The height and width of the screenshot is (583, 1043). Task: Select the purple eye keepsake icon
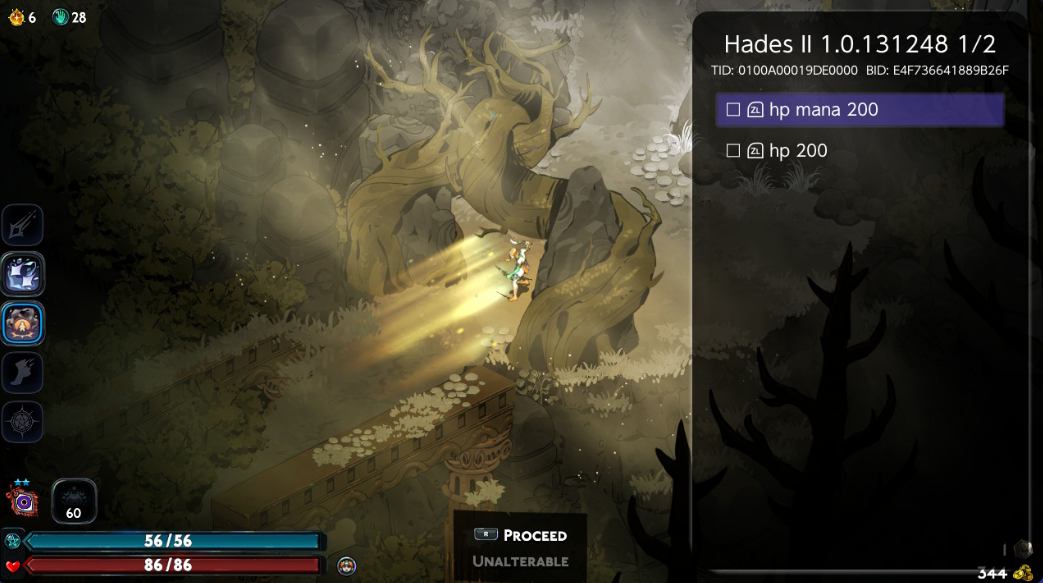(21, 499)
